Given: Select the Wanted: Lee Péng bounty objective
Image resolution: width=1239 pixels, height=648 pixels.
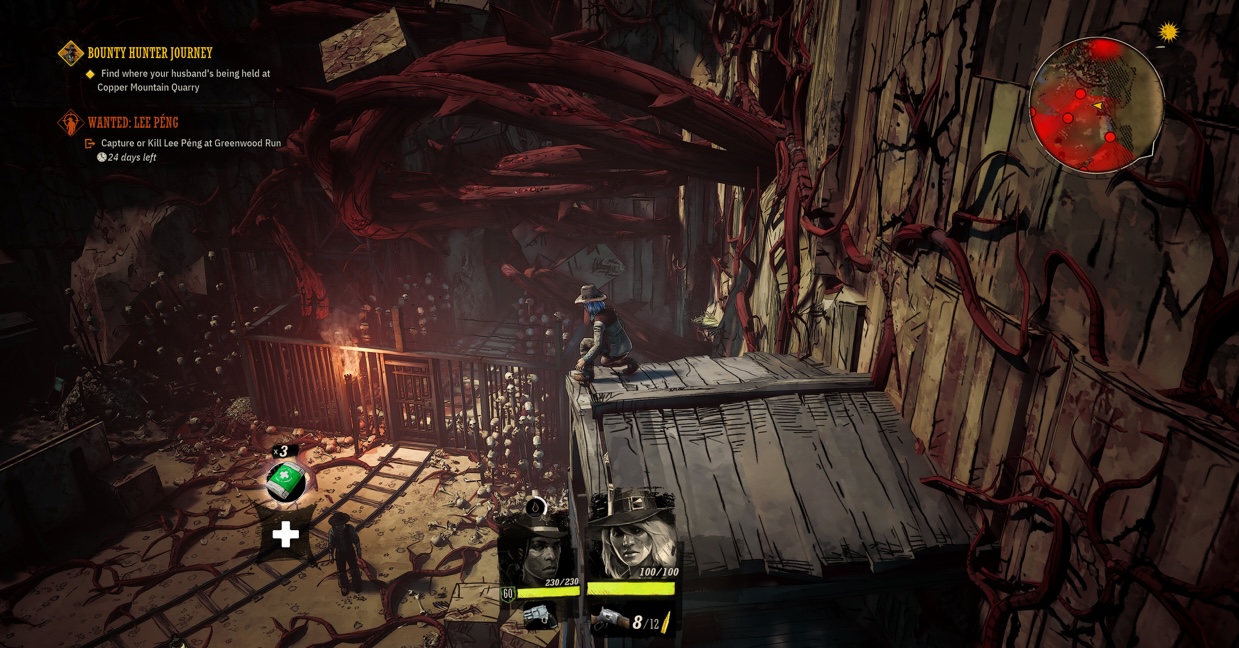Looking at the screenshot, I should (133, 122).
